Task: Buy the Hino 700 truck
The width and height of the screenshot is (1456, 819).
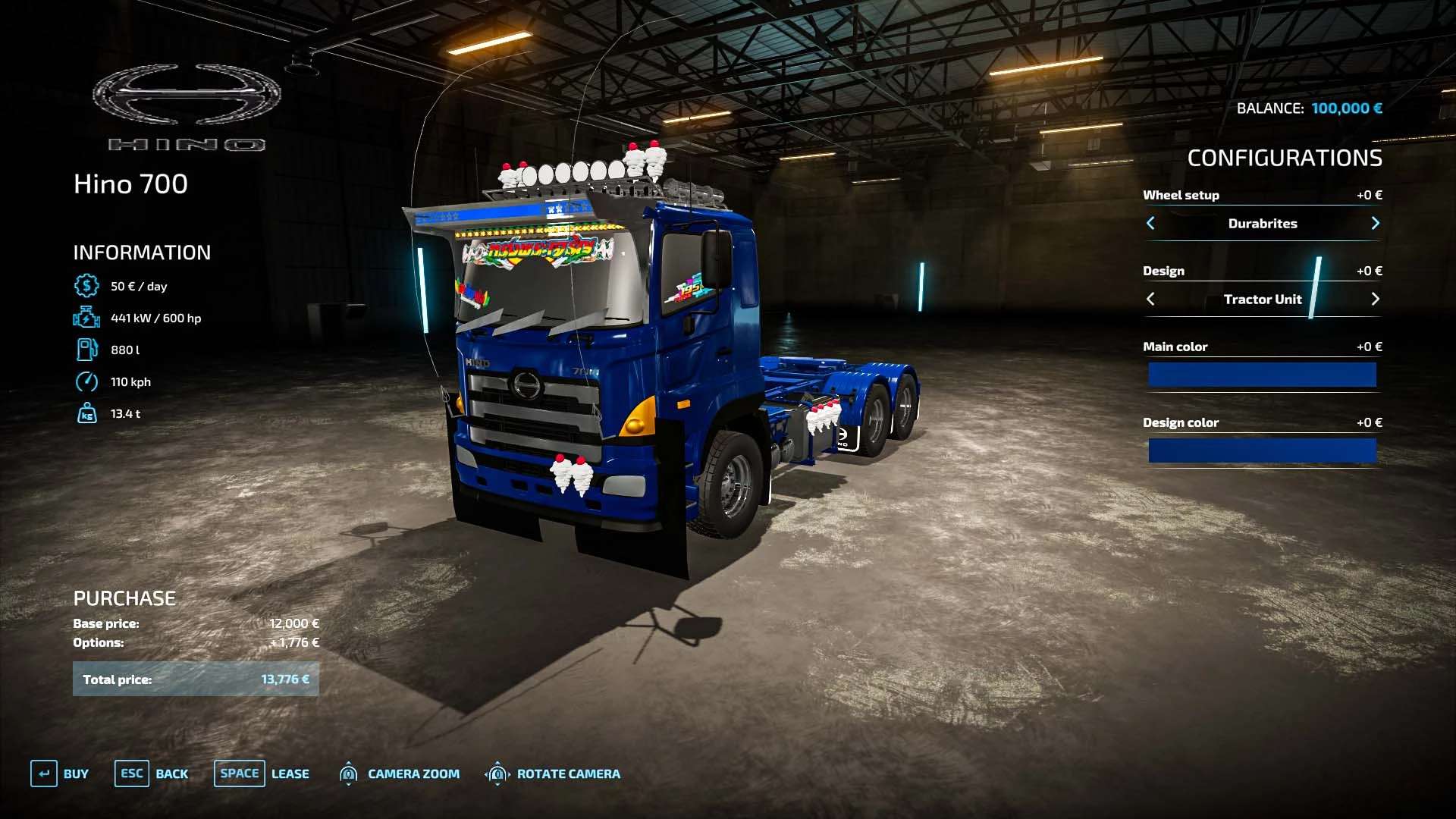Action: (x=60, y=773)
